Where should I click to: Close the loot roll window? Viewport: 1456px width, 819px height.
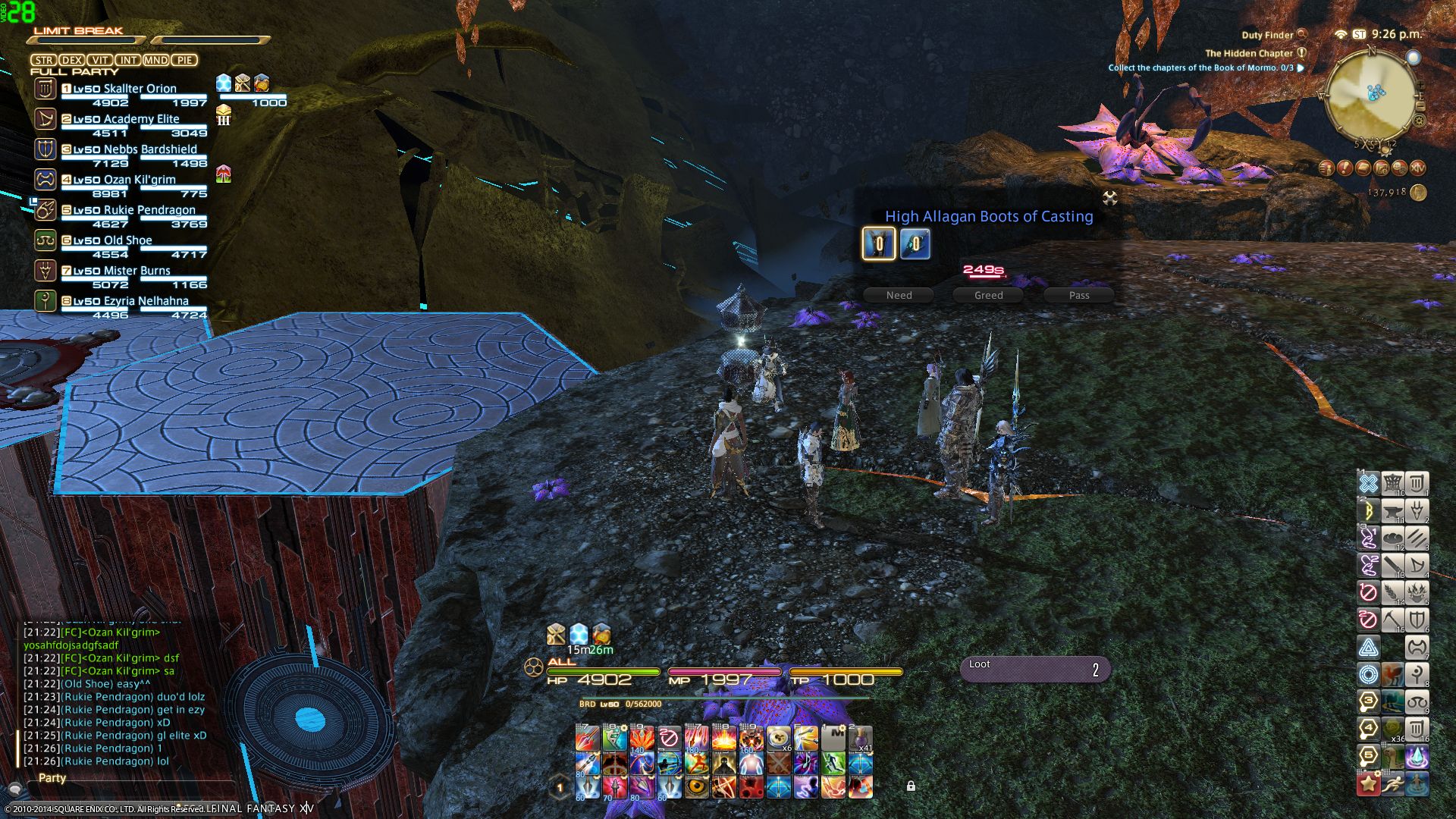click(x=1110, y=199)
